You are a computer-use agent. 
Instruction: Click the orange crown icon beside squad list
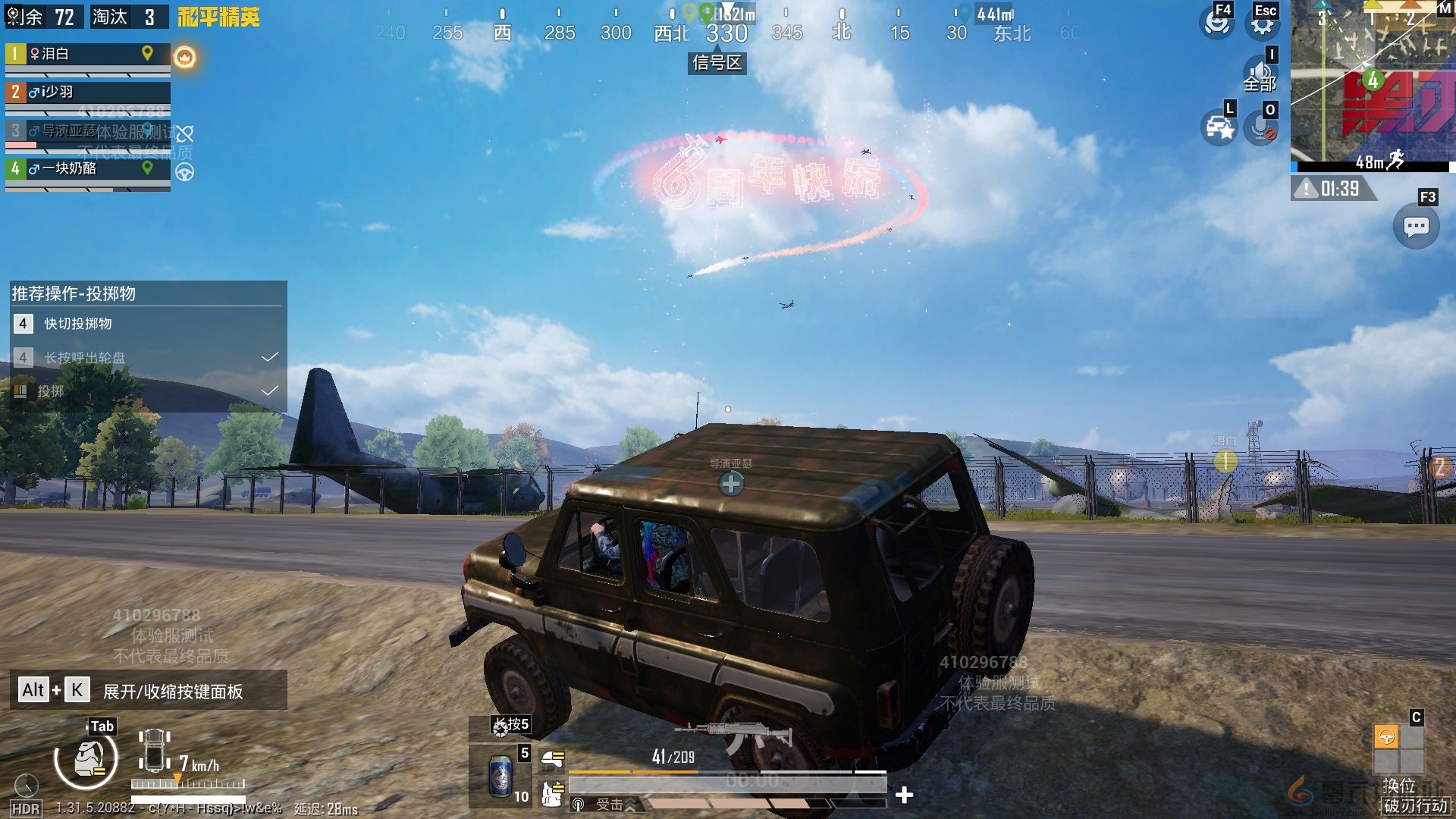click(185, 57)
